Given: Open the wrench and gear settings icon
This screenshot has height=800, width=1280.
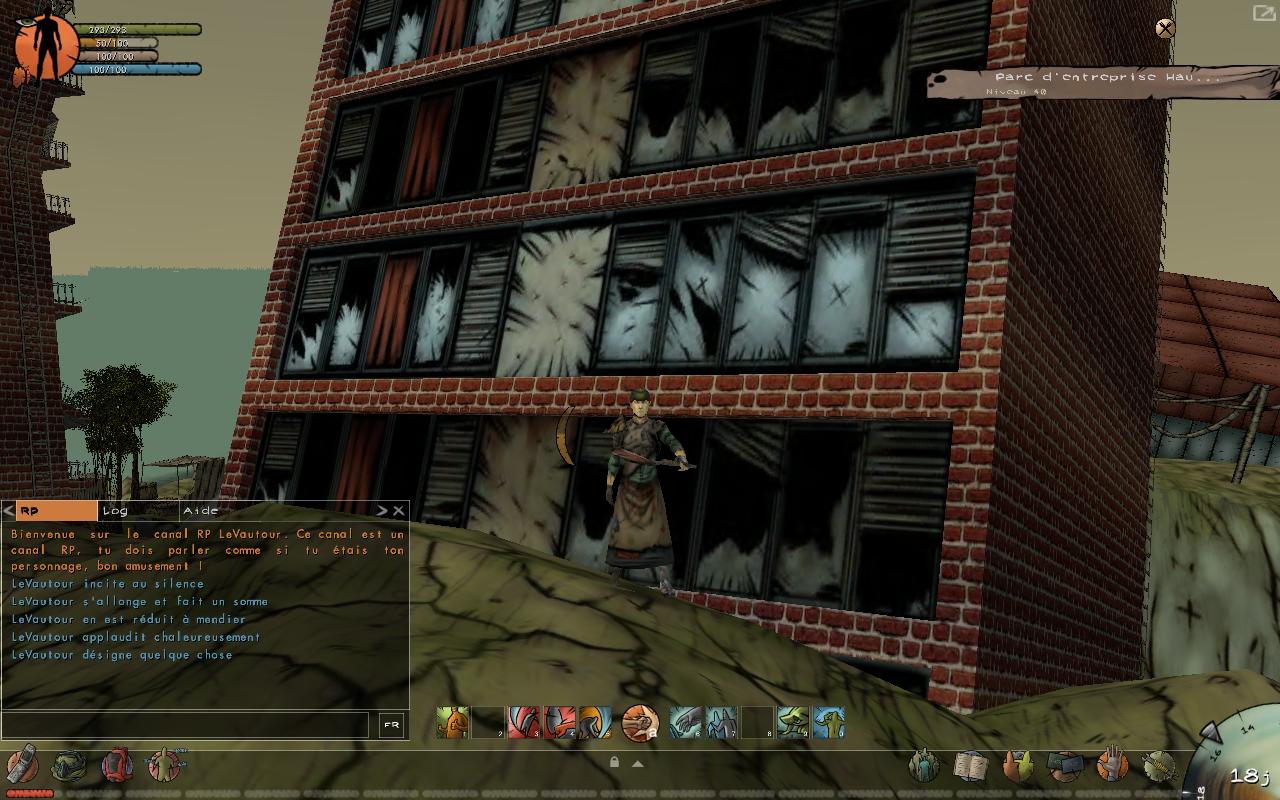Looking at the screenshot, I should click(1158, 766).
